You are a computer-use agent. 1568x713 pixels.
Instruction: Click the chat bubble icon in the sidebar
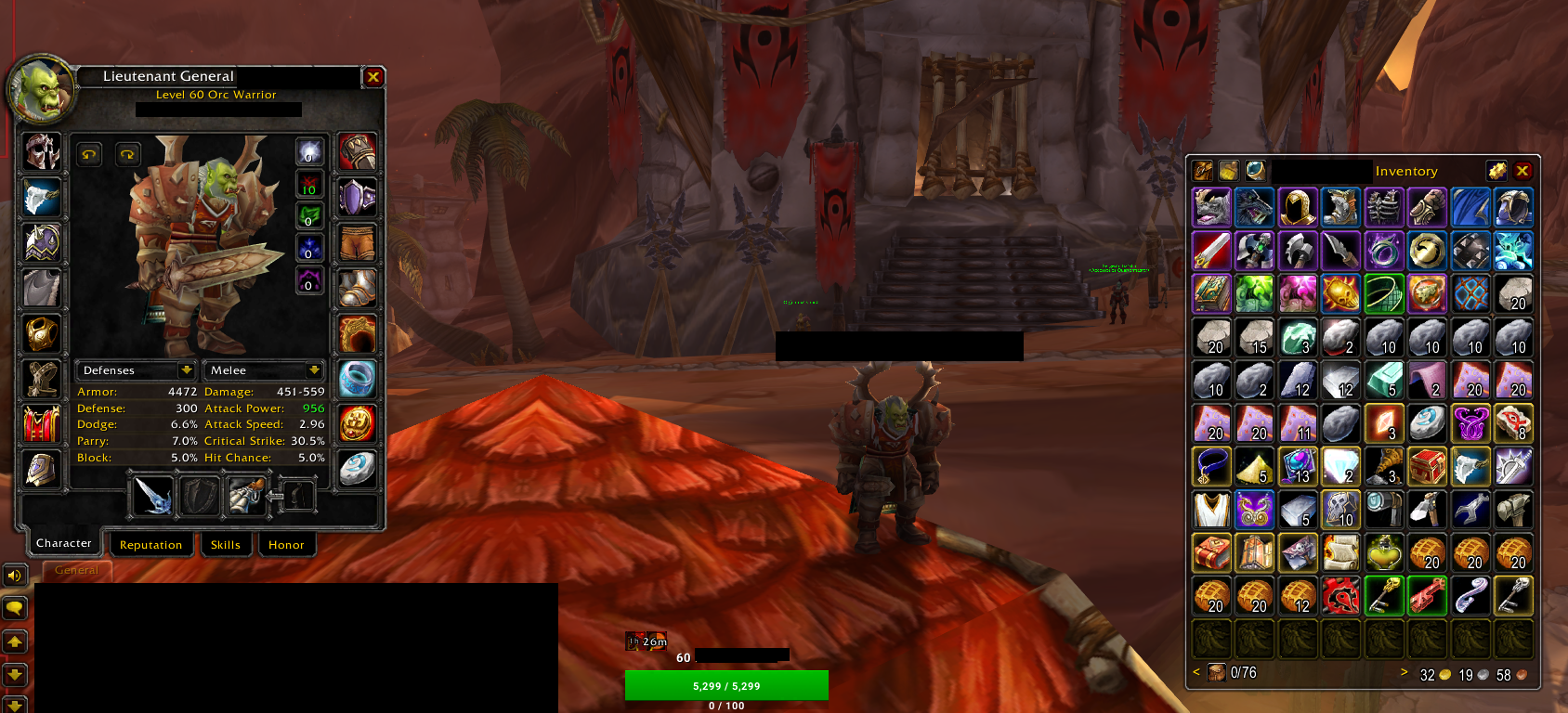(x=13, y=608)
